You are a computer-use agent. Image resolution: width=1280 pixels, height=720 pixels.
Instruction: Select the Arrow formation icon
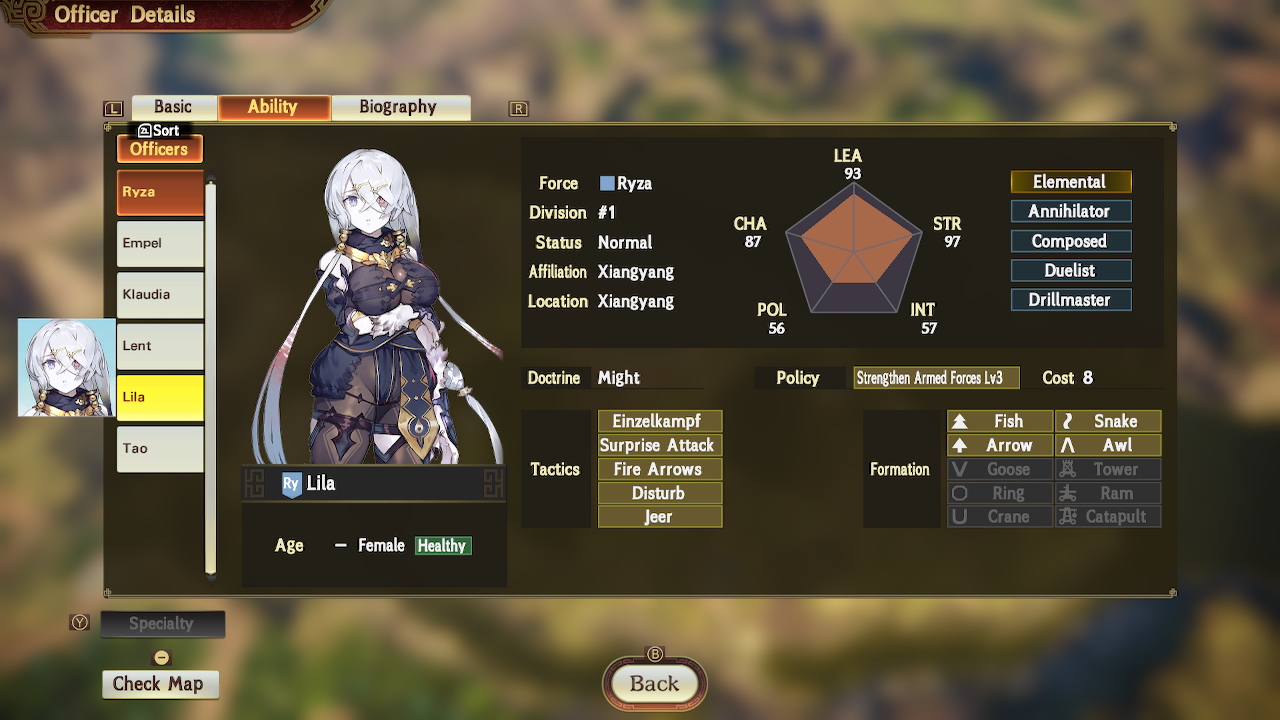(999, 445)
